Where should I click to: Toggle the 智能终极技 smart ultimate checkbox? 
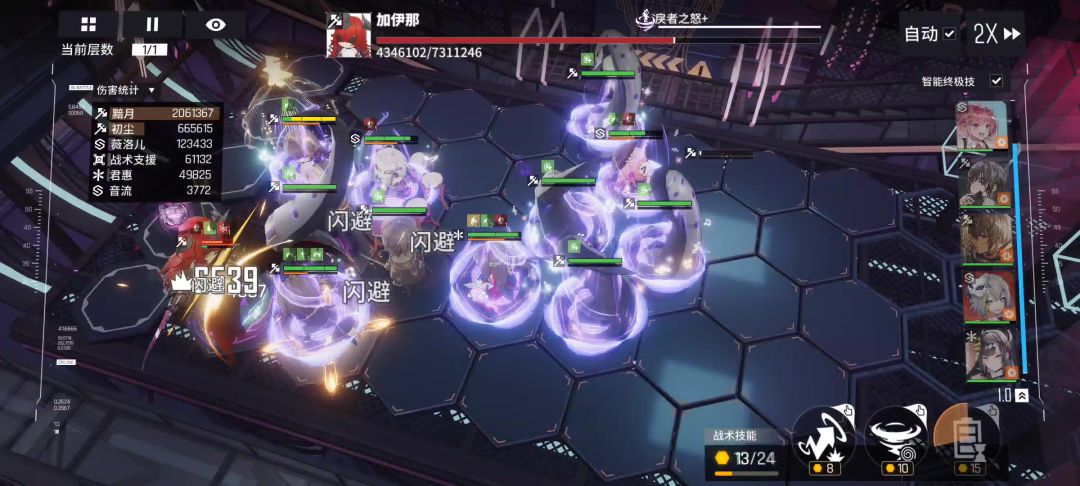tap(996, 81)
